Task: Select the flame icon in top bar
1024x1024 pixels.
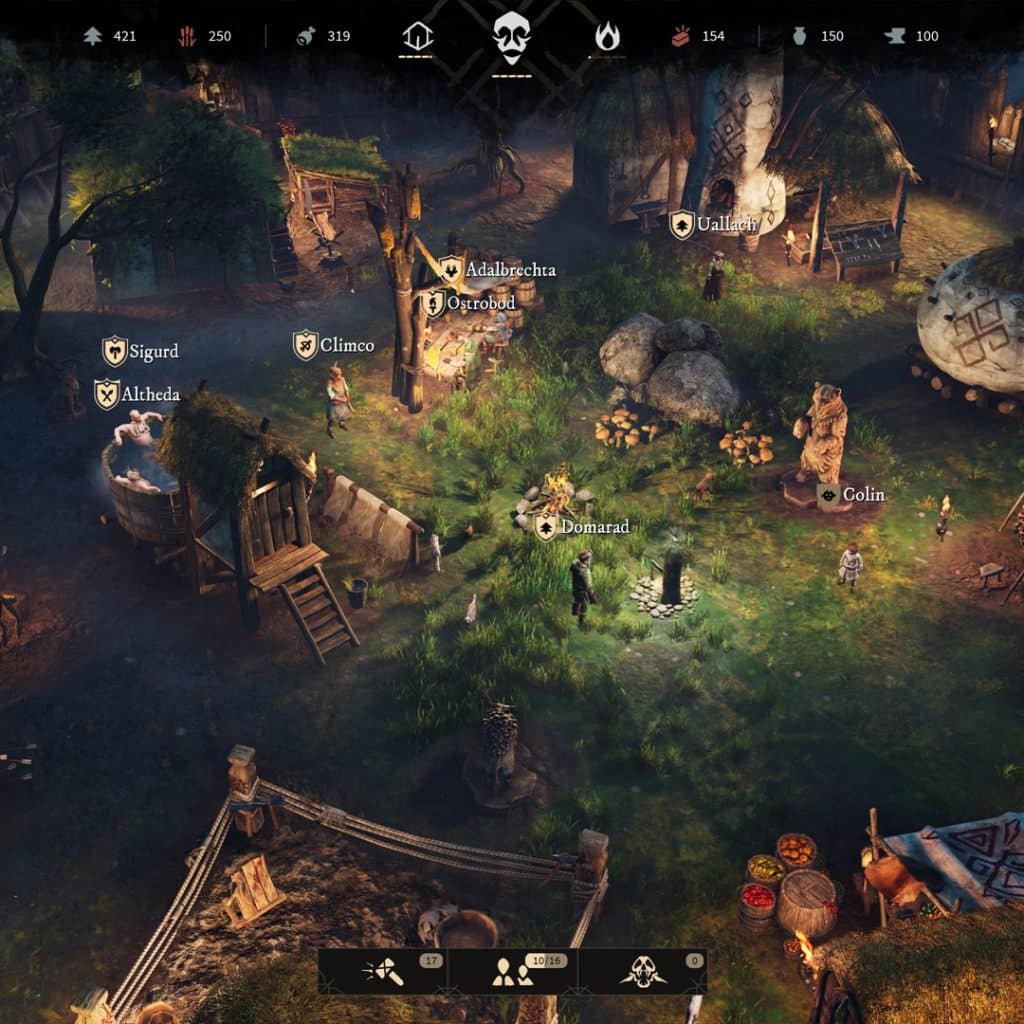Action: (607, 37)
